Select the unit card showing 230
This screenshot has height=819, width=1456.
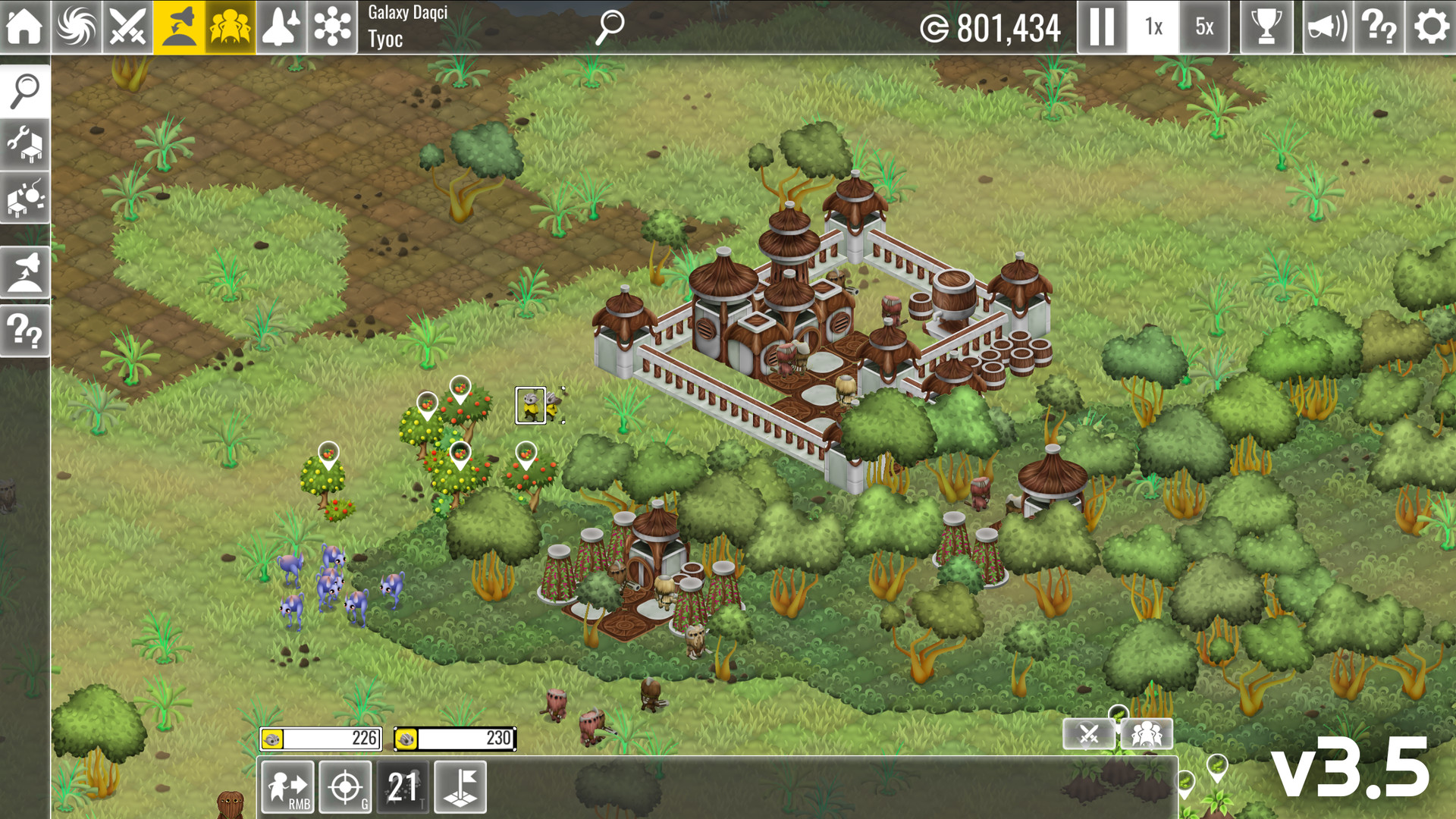pos(455,739)
